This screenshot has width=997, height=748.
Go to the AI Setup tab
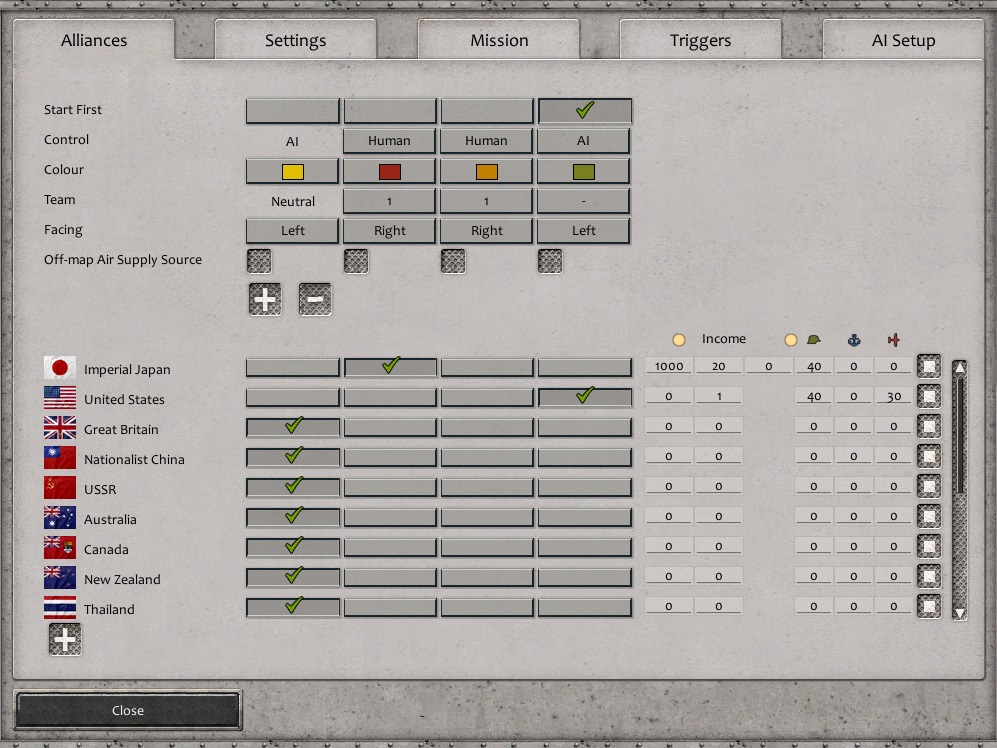coord(903,41)
